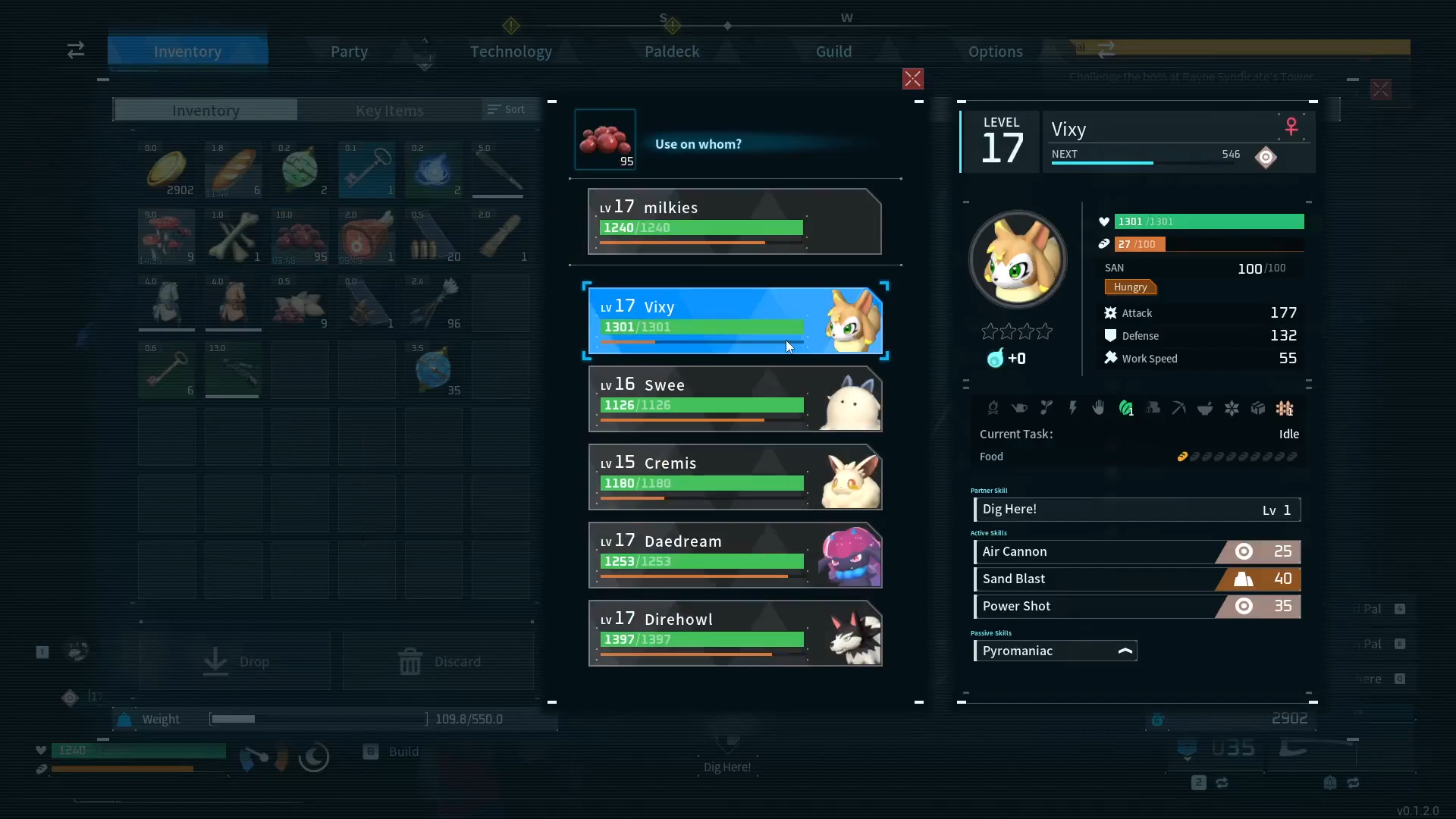Switch to the Party tab
Image resolution: width=1456 pixels, height=819 pixels.
click(349, 52)
